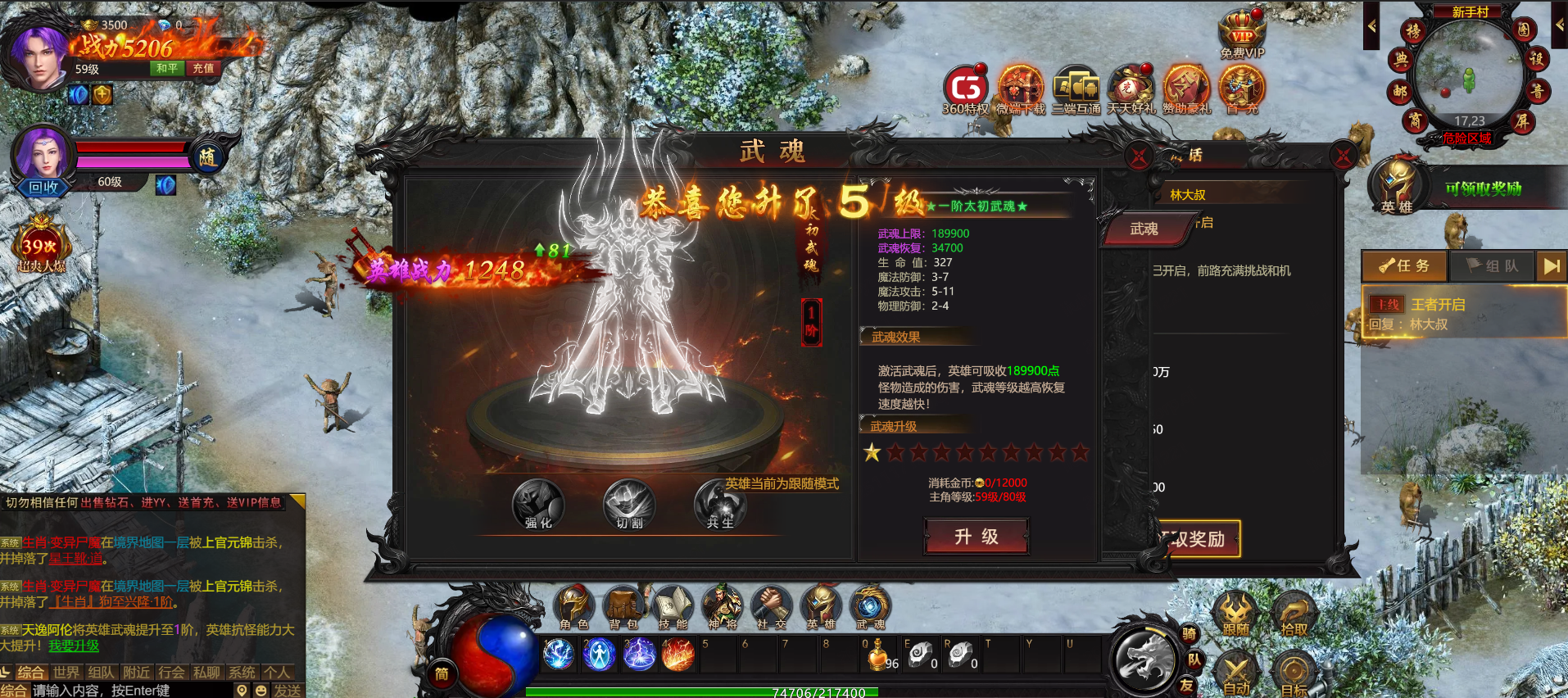Select the 强化 skill icon
The image size is (1568, 698).
click(538, 505)
